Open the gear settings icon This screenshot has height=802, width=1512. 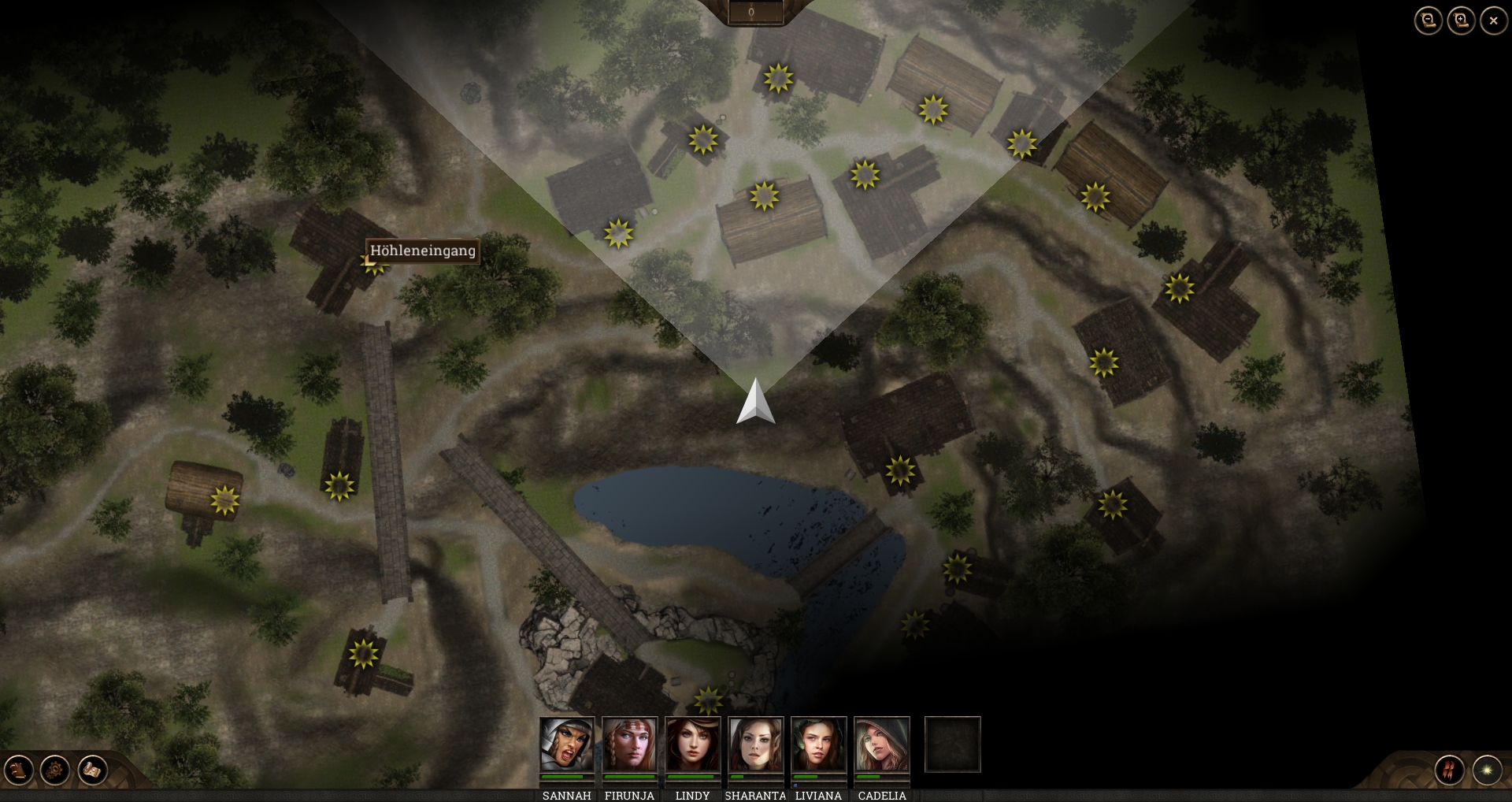55,770
